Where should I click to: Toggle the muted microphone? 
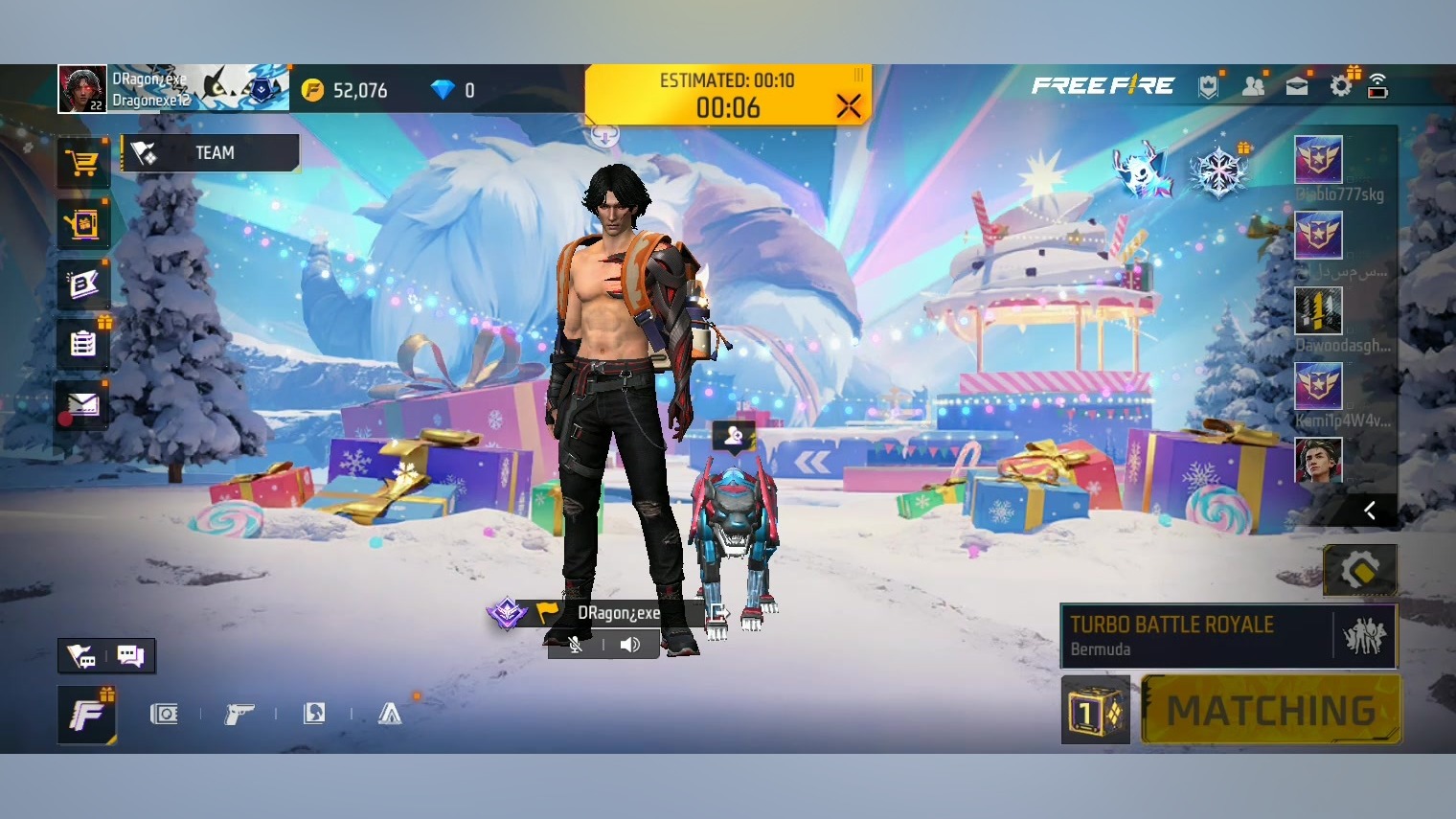point(576,645)
